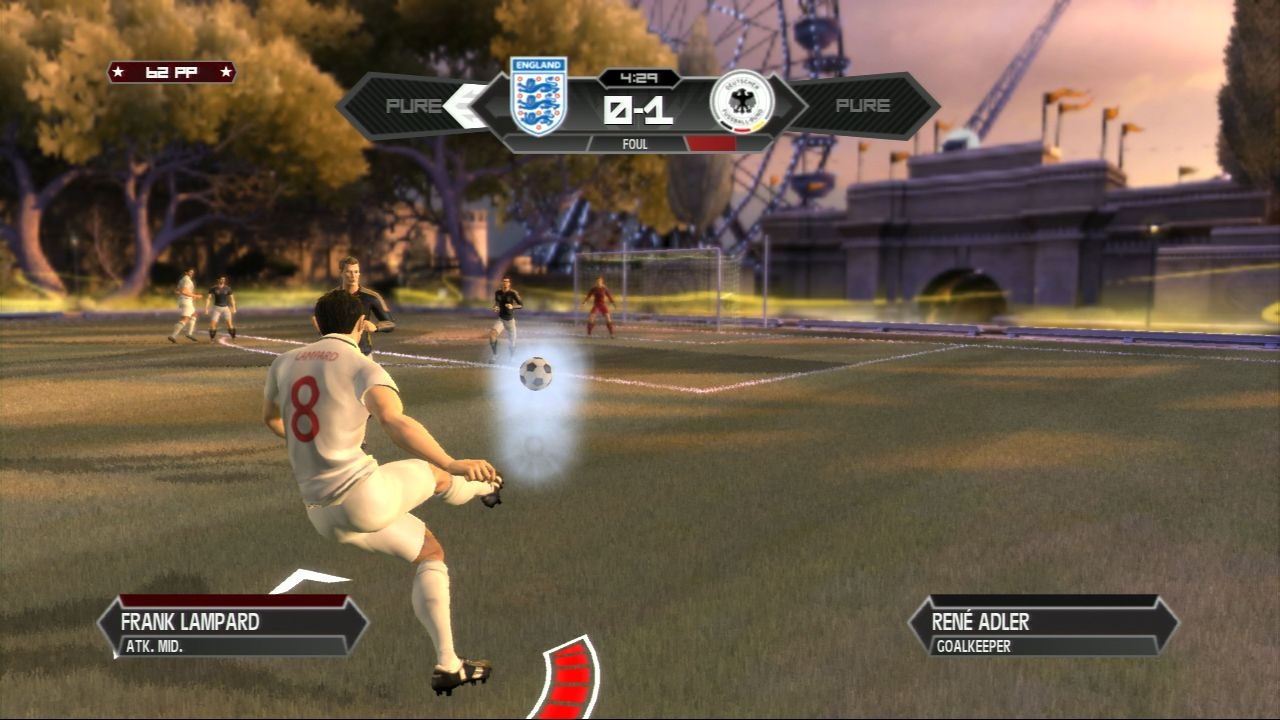Select the Frank Lampard player panel
Viewport: 1280px width, 720px height.
pyautogui.click(x=233, y=627)
